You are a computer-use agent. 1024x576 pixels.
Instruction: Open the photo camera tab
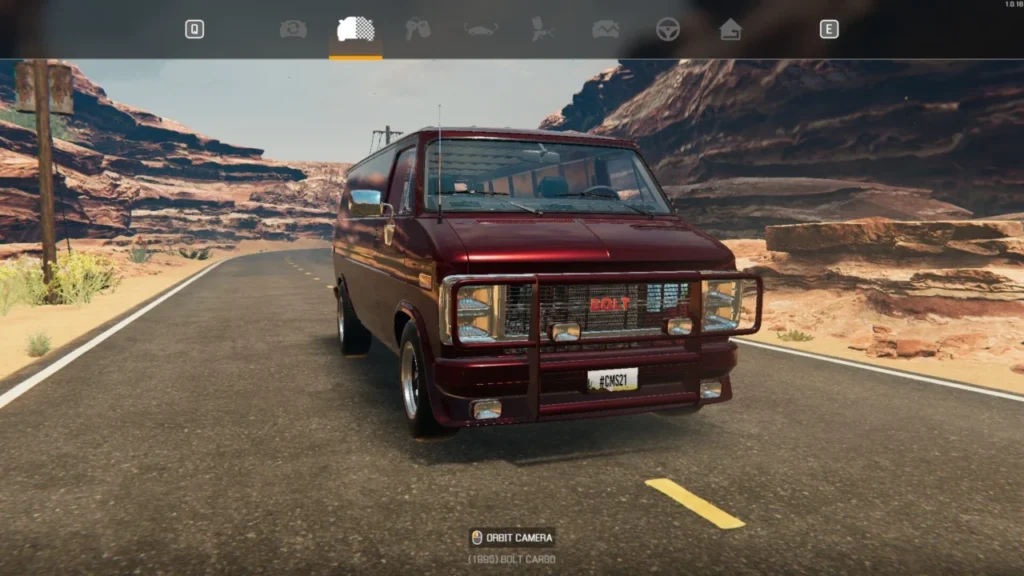pyautogui.click(x=293, y=30)
